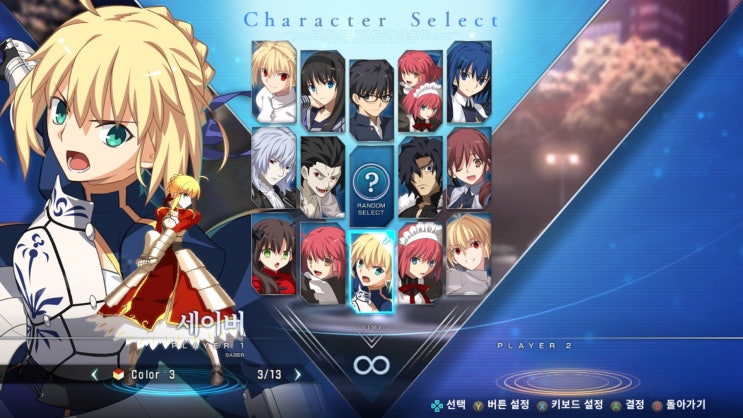
Task: Select auburn-haired Noel portrait
Action: [468, 168]
